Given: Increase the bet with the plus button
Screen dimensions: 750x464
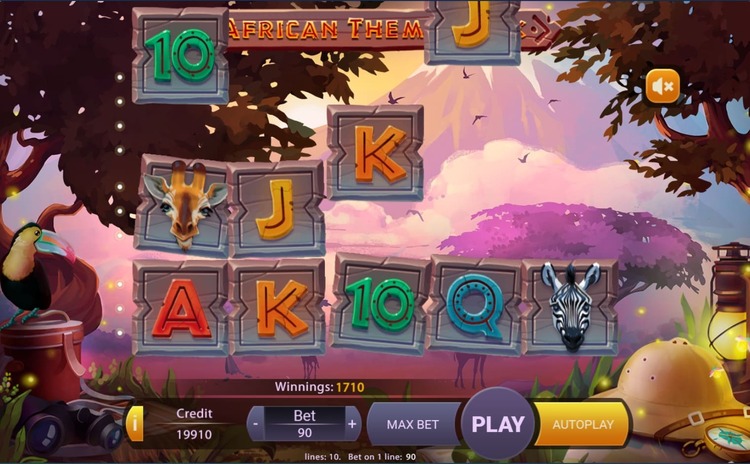Looking at the screenshot, I should click(x=352, y=424).
